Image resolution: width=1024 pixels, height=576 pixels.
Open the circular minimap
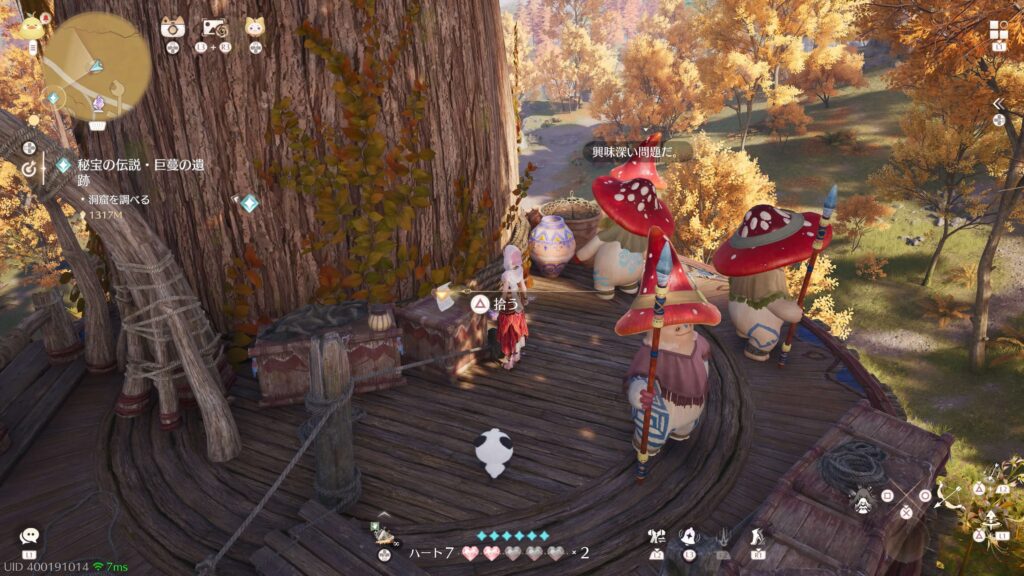pos(97,66)
